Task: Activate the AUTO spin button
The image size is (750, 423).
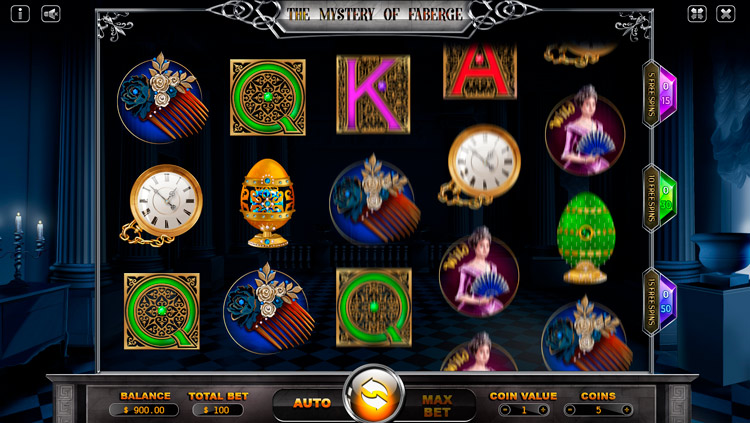Action: (x=311, y=403)
